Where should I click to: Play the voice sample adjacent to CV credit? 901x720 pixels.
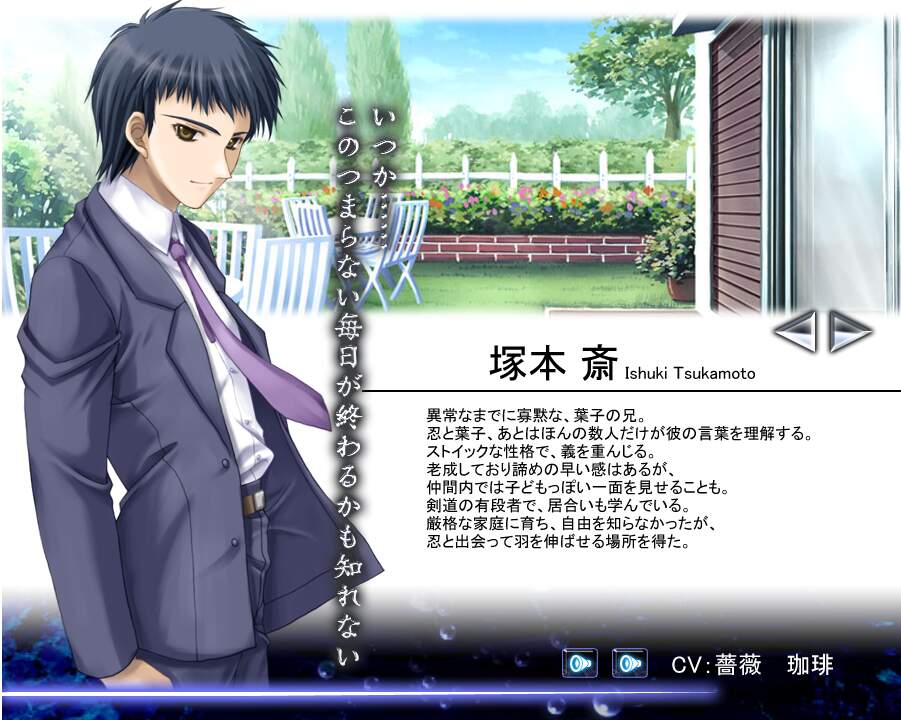click(630, 663)
